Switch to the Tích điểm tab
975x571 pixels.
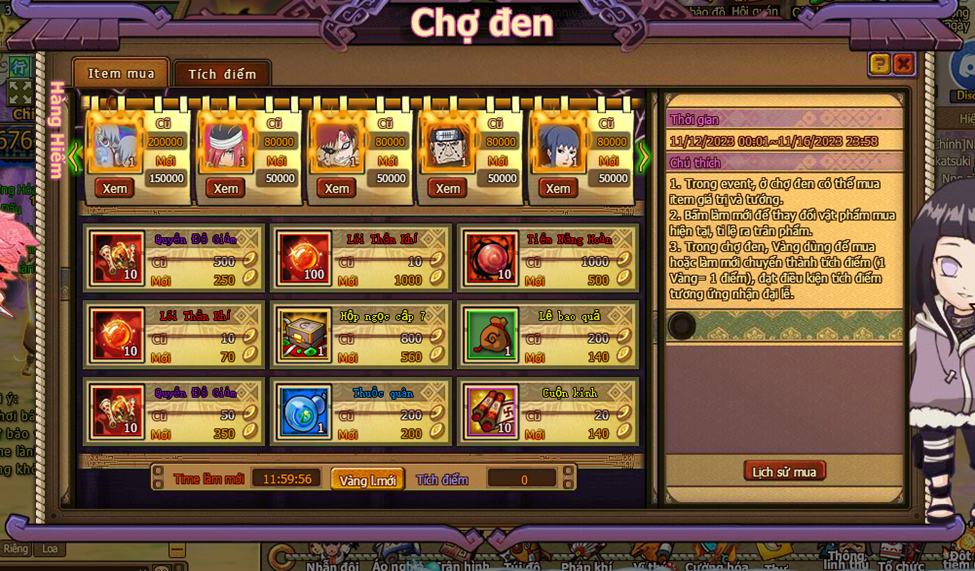point(222,74)
